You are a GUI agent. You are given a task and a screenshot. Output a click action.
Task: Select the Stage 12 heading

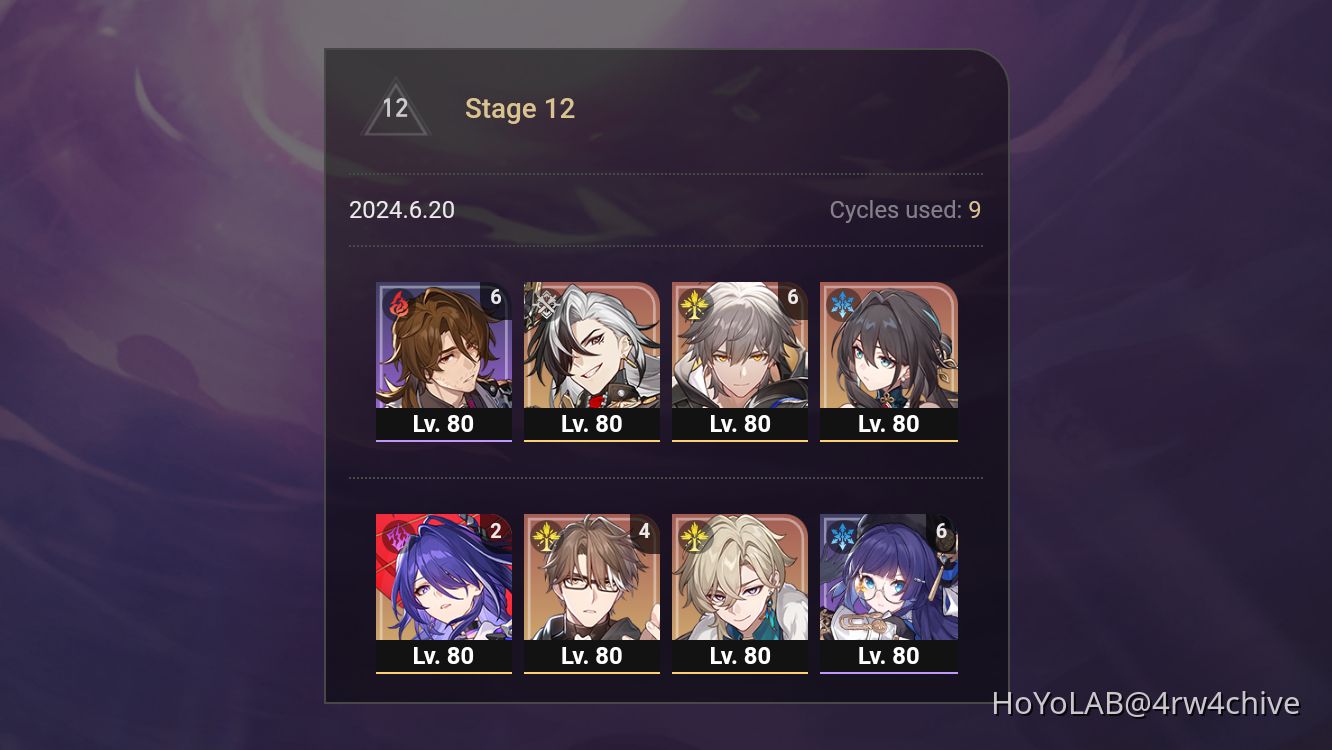click(520, 108)
